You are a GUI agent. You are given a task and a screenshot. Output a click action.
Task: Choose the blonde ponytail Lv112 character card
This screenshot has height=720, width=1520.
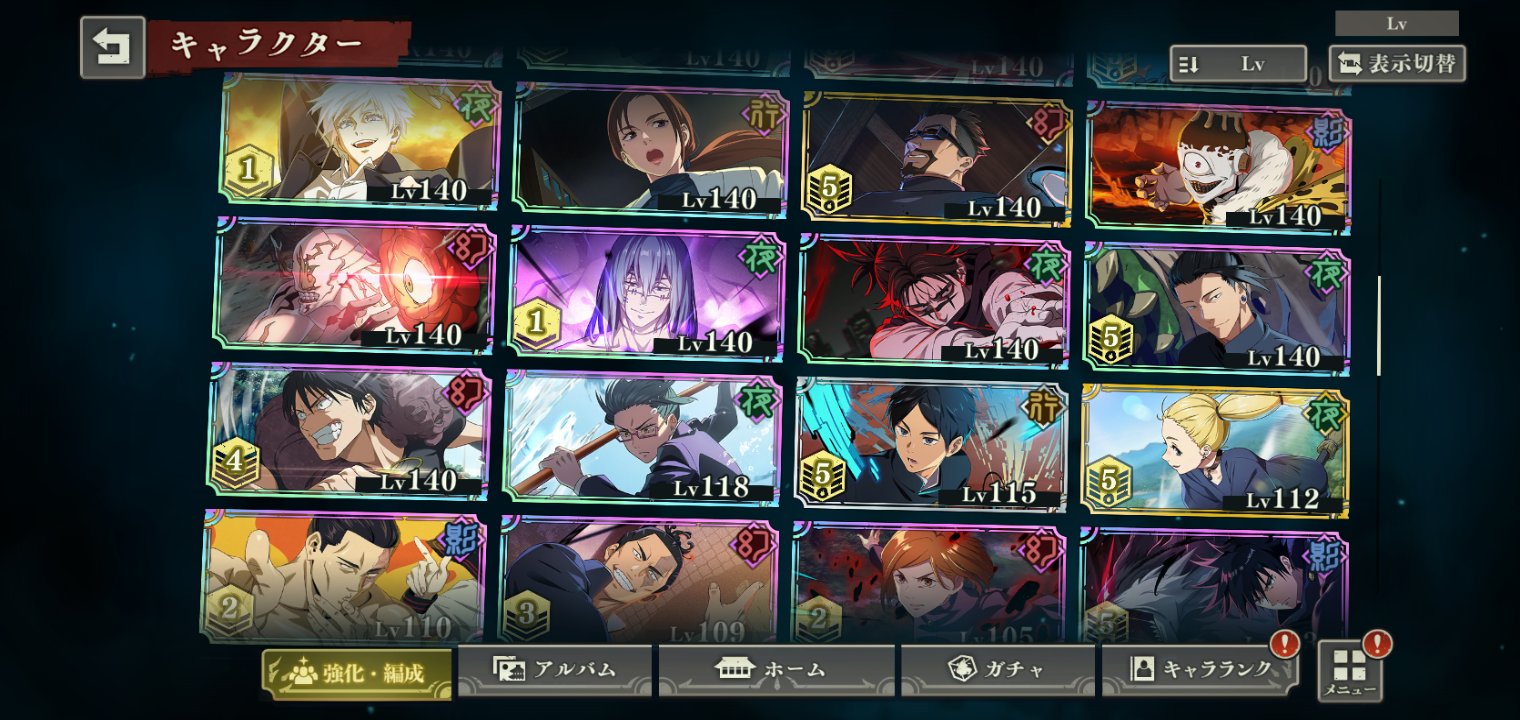click(x=1215, y=452)
